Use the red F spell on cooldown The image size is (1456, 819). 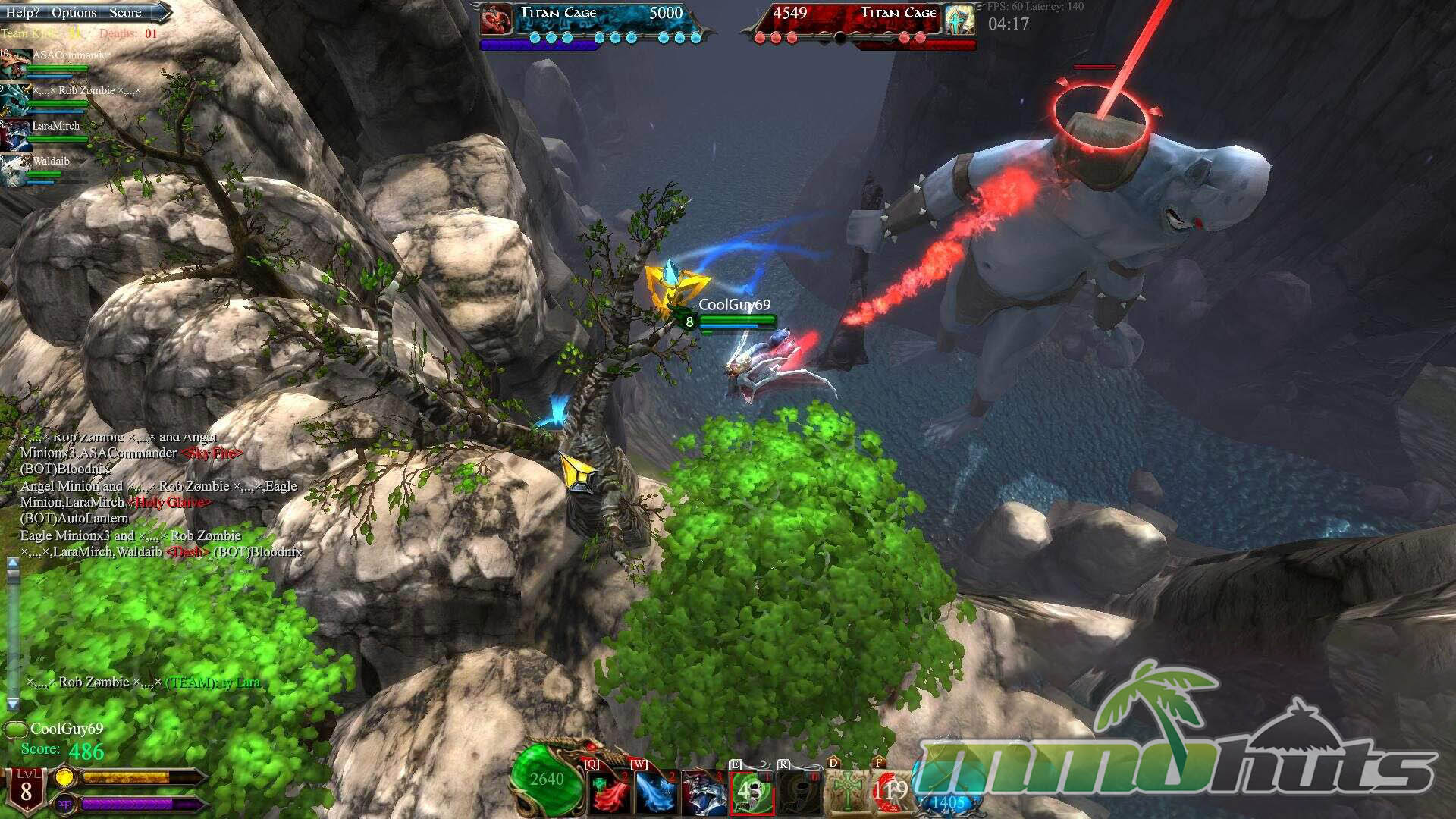tap(890, 791)
